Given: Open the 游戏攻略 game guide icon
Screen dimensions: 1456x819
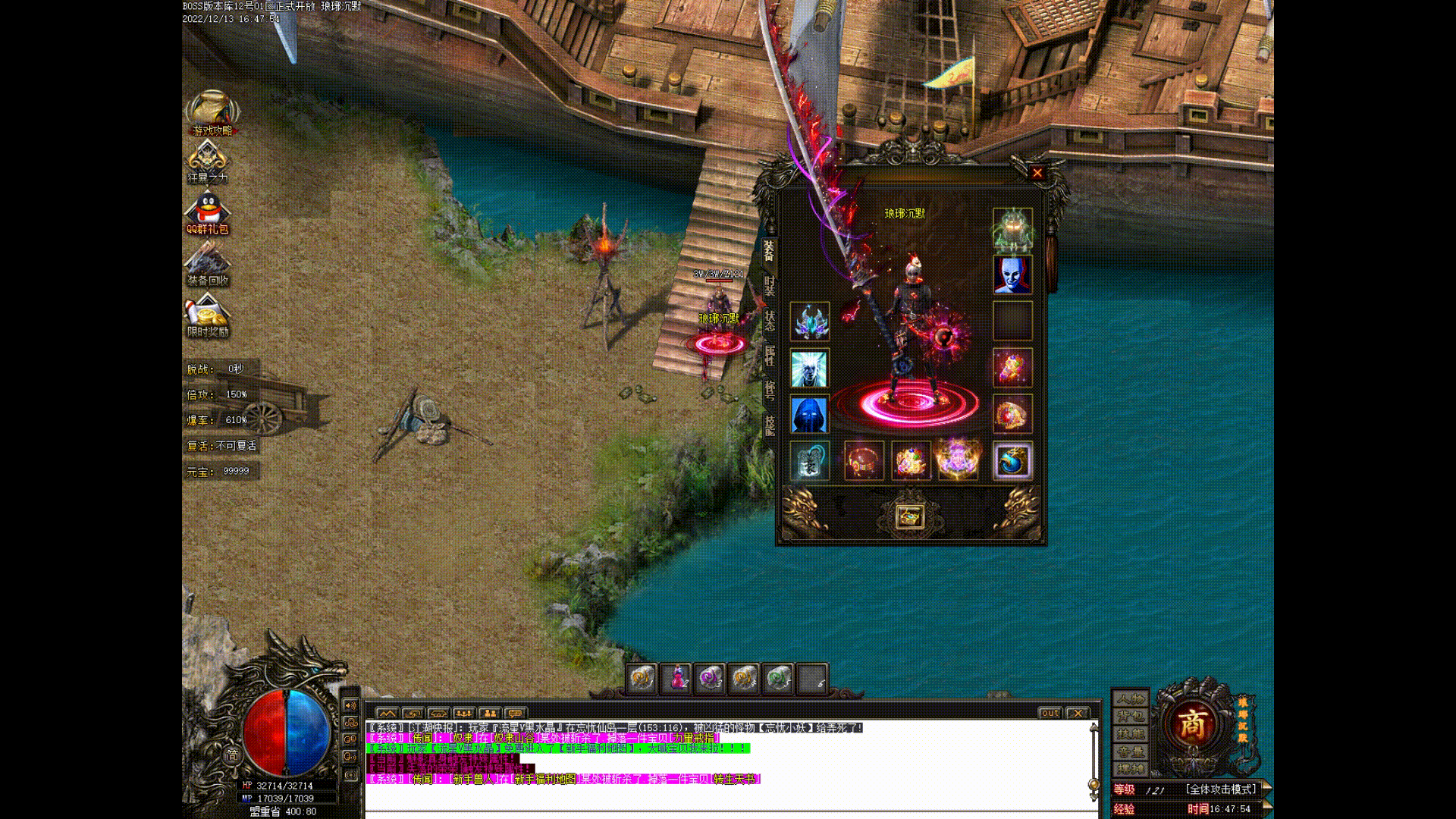Looking at the screenshot, I should [x=212, y=114].
